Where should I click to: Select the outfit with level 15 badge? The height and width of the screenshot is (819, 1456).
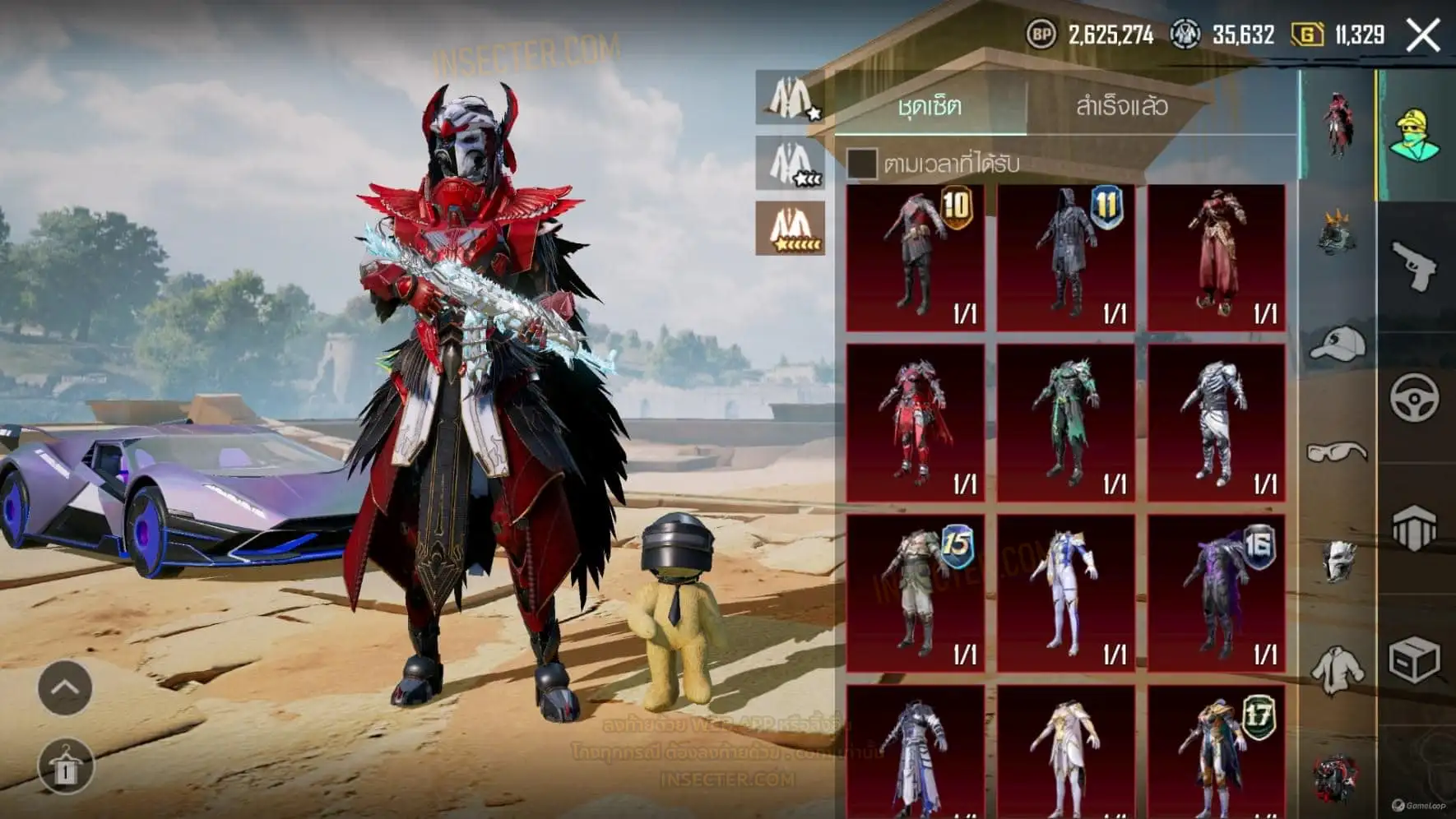916,593
